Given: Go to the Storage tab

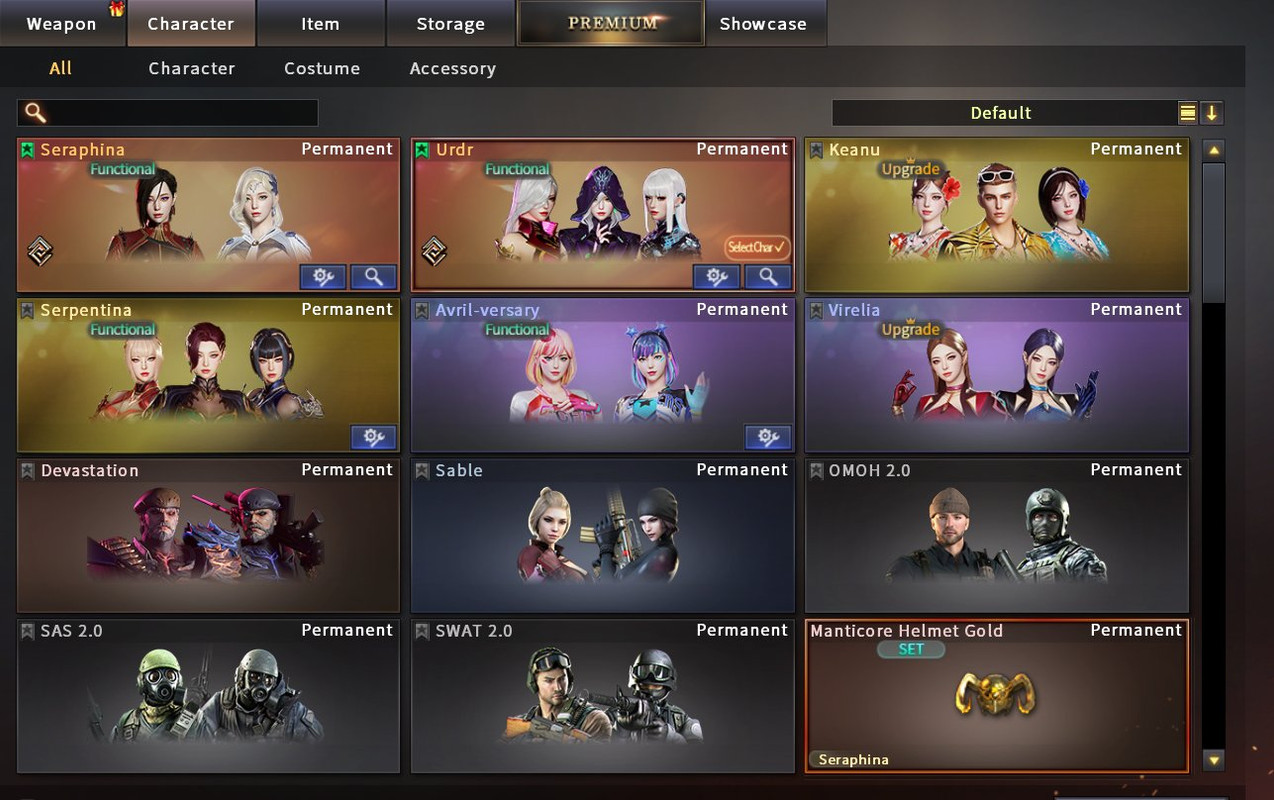Looking at the screenshot, I should pos(450,24).
